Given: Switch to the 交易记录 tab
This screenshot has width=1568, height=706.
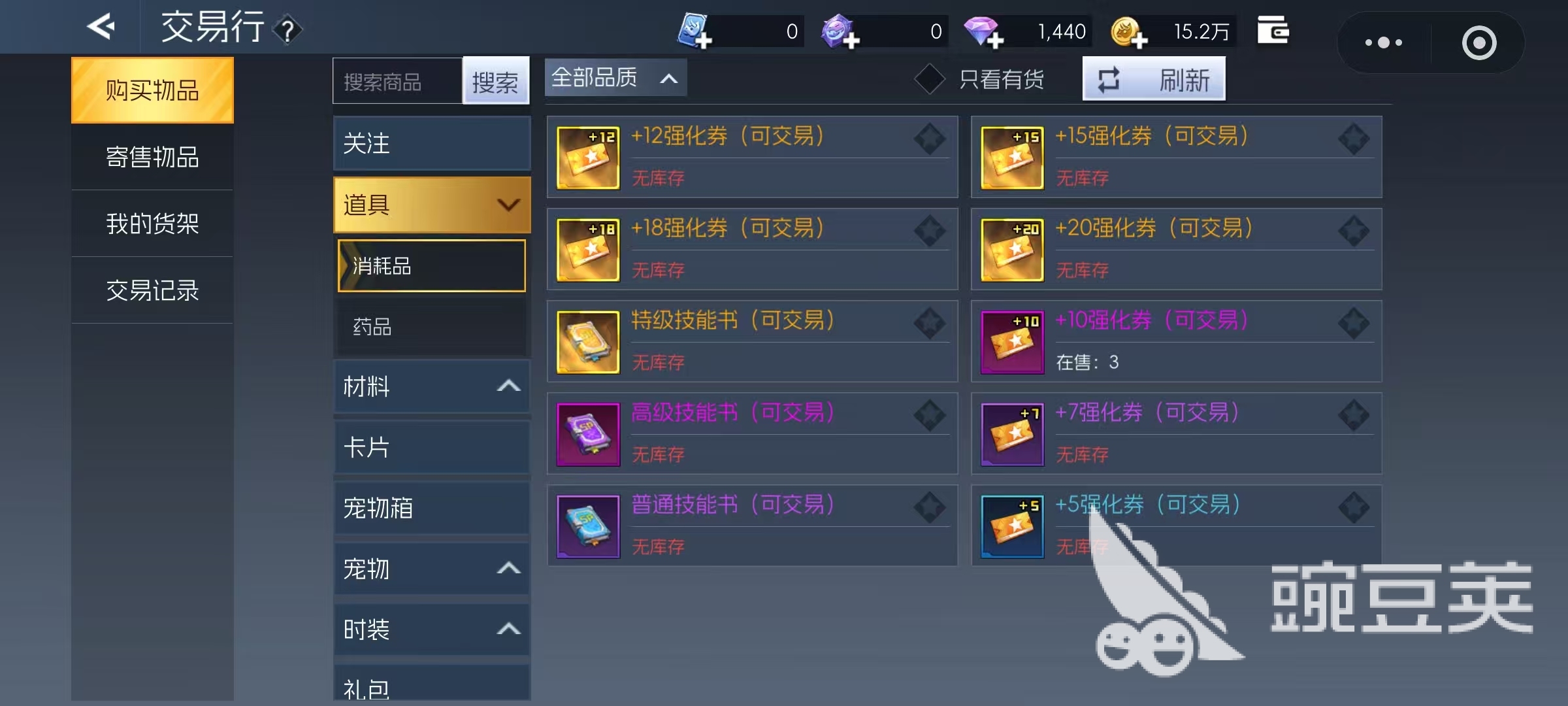Looking at the screenshot, I should [x=152, y=290].
